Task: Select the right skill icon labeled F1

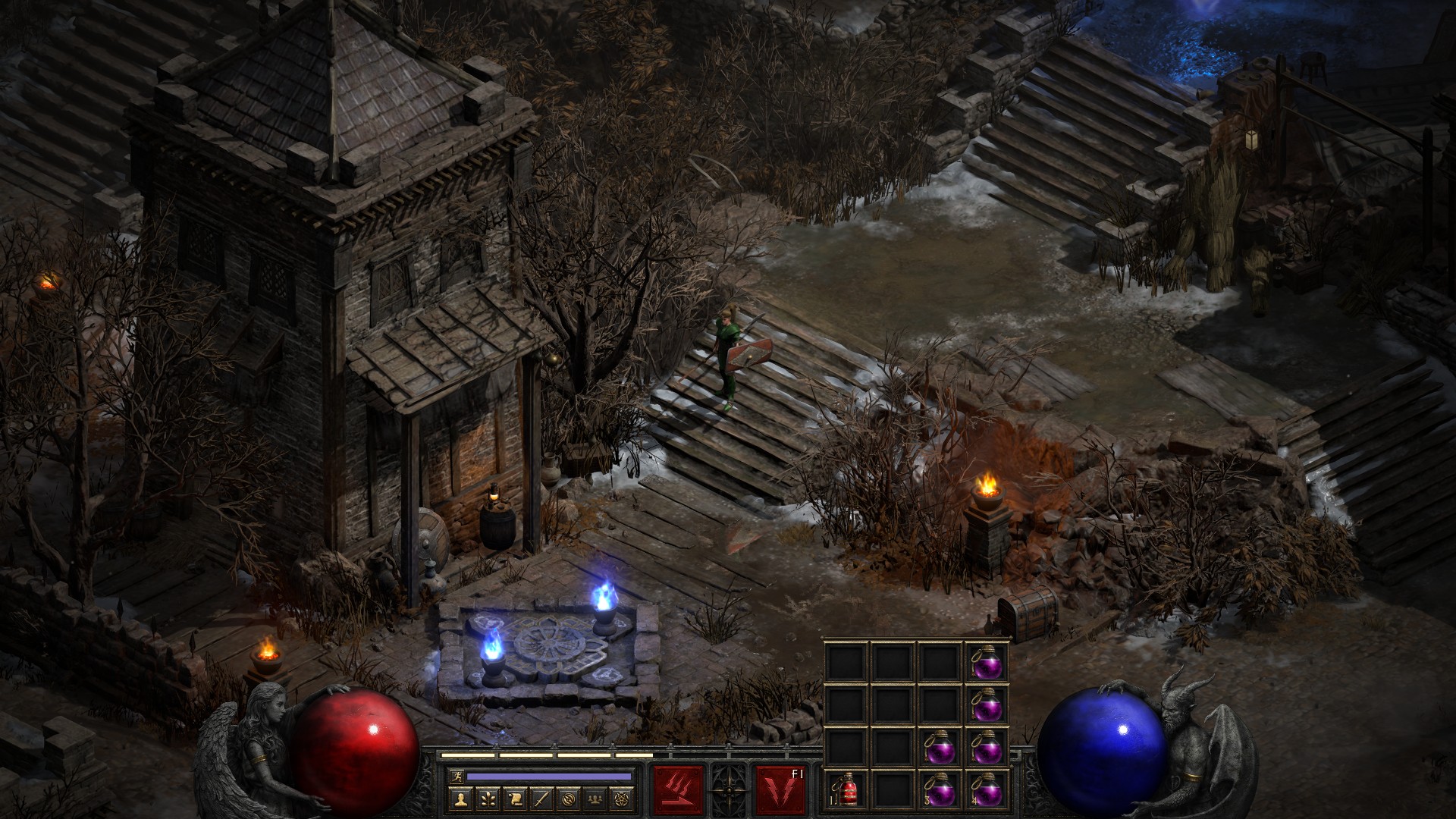Action: pos(780,790)
